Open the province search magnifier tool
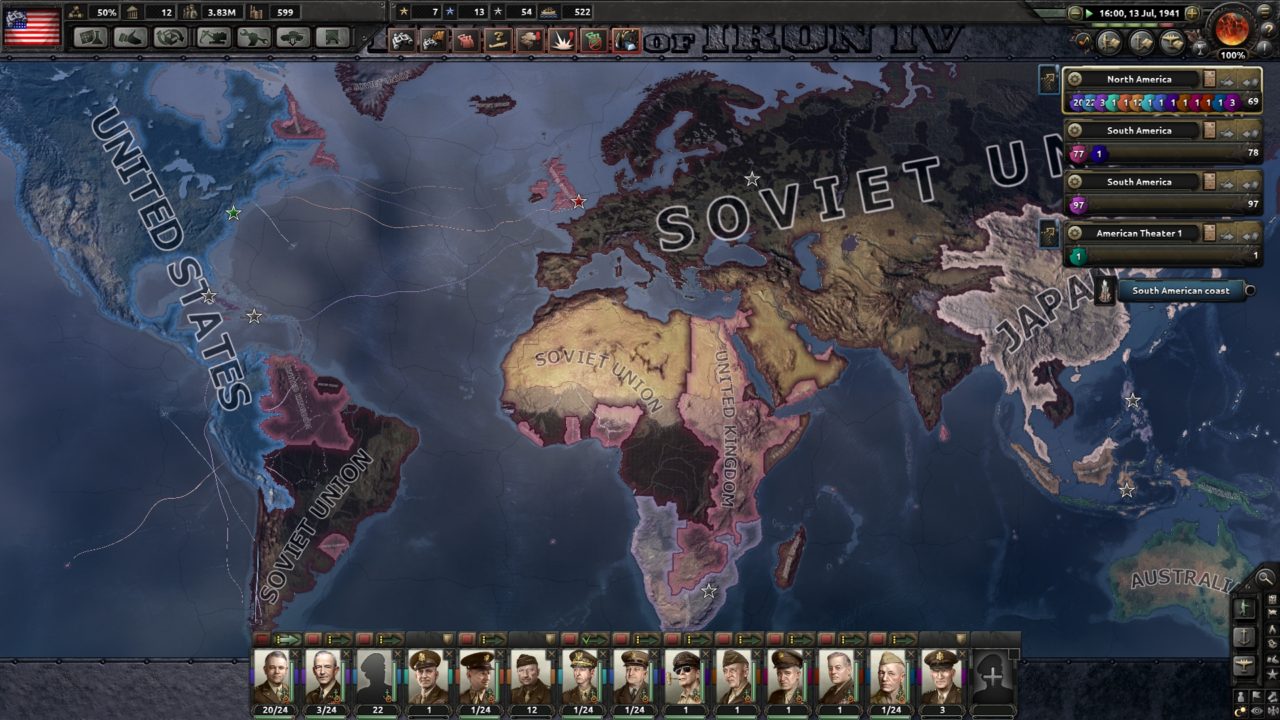Viewport: 1280px width, 720px height. [1264, 577]
